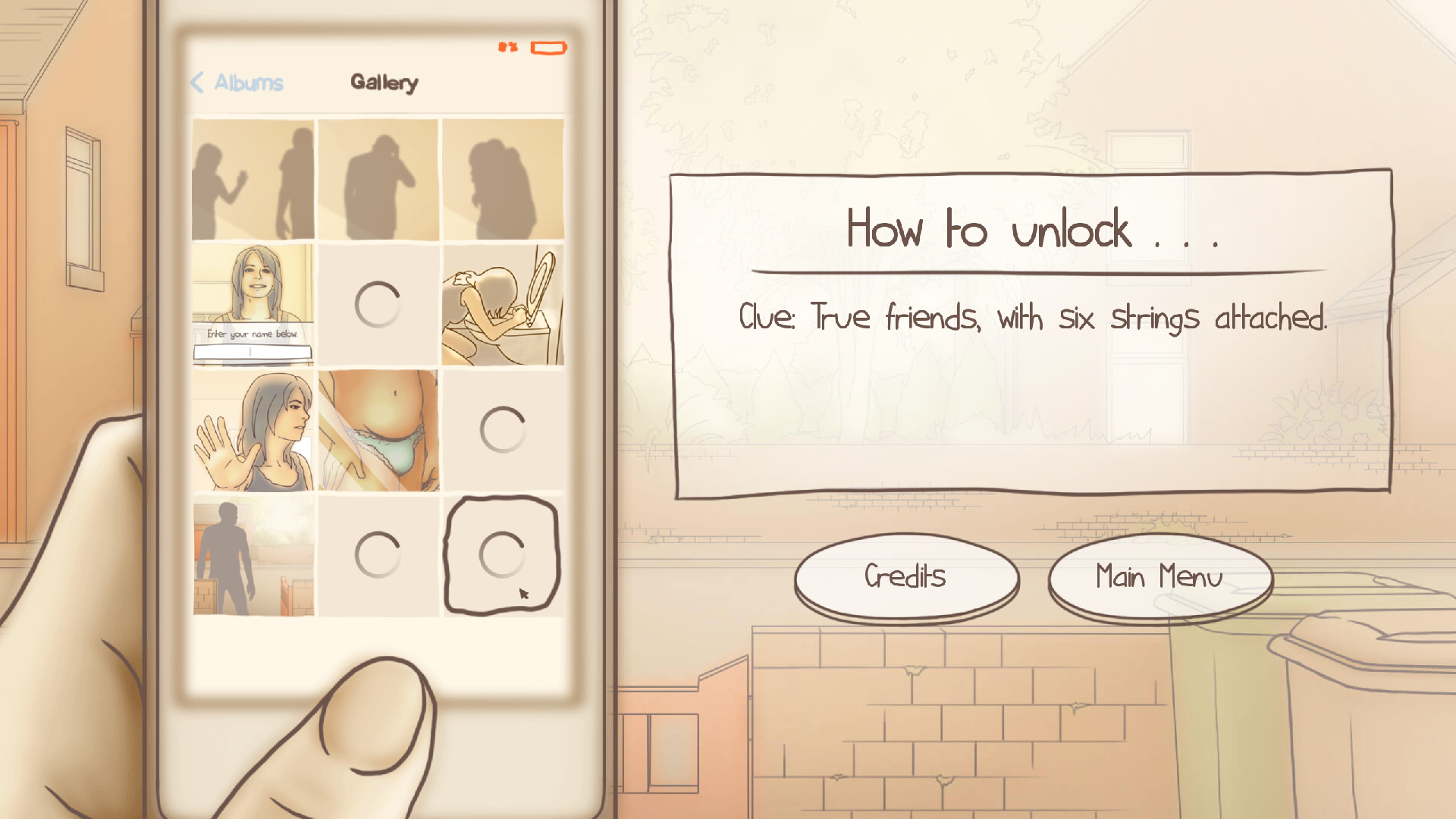Return to the Main Menu
1456x819 pixels.
click(1159, 578)
